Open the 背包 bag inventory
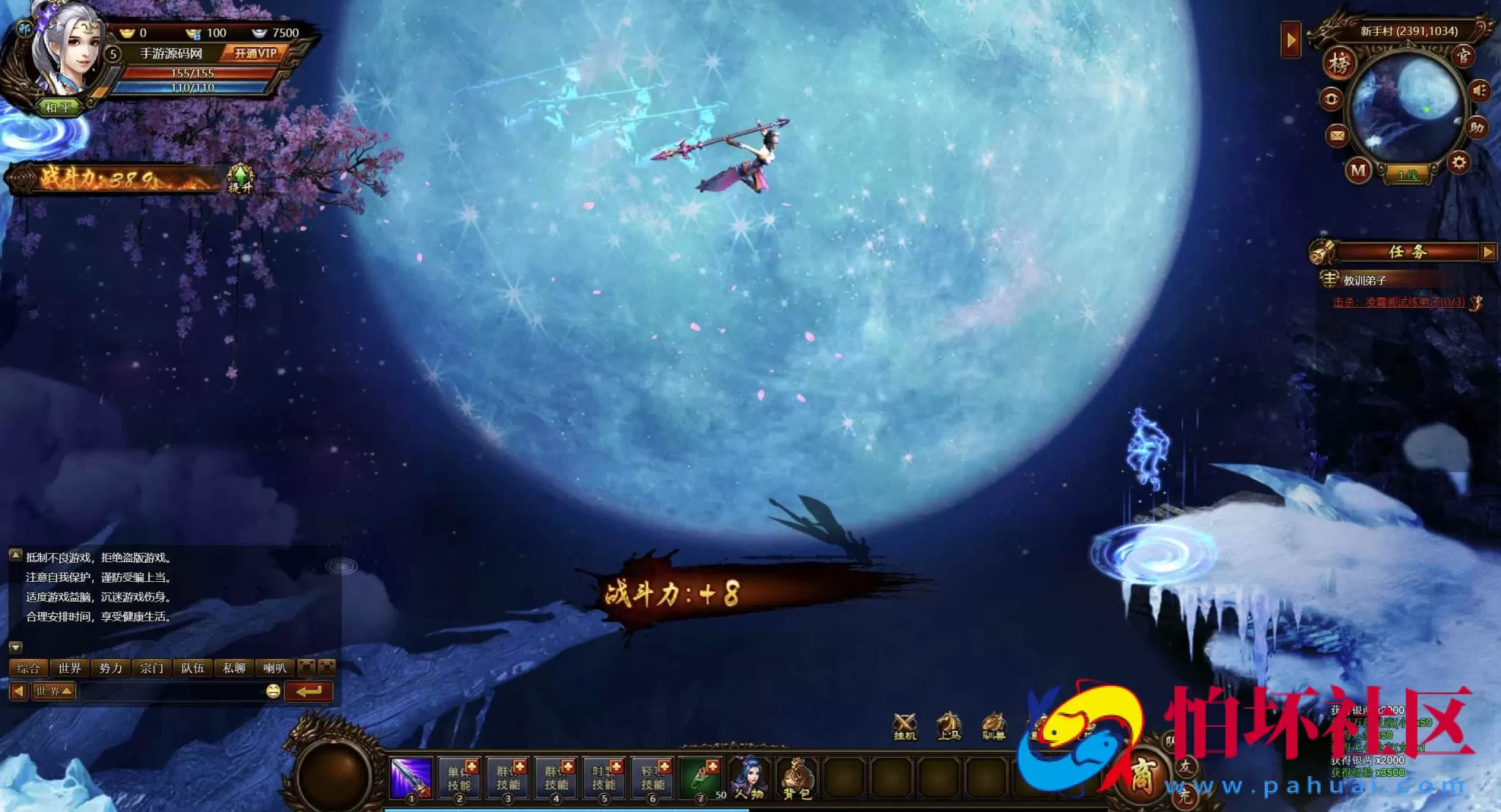The image size is (1501, 812). coord(797,779)
